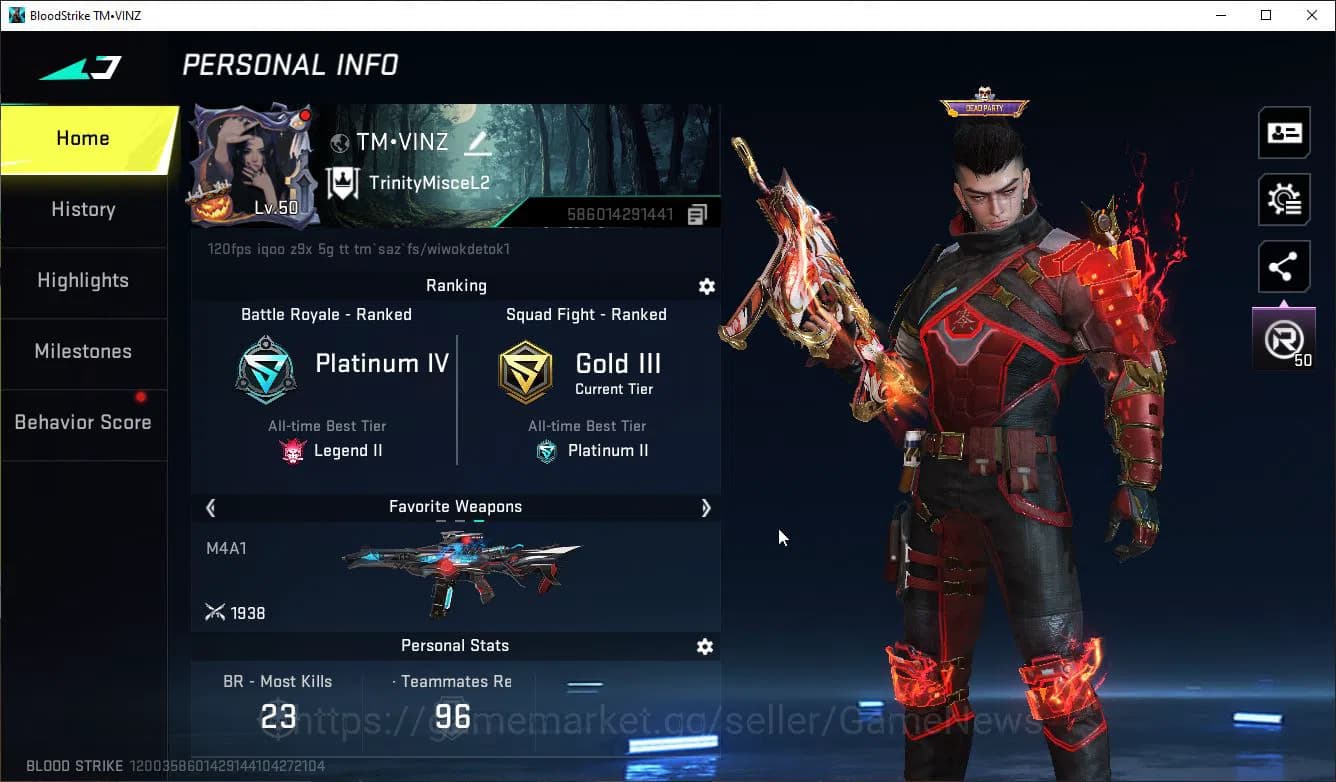Open the History tab
Image resolution: width=1336 pixels, height=782 pixels.
[x=83, y=209]
